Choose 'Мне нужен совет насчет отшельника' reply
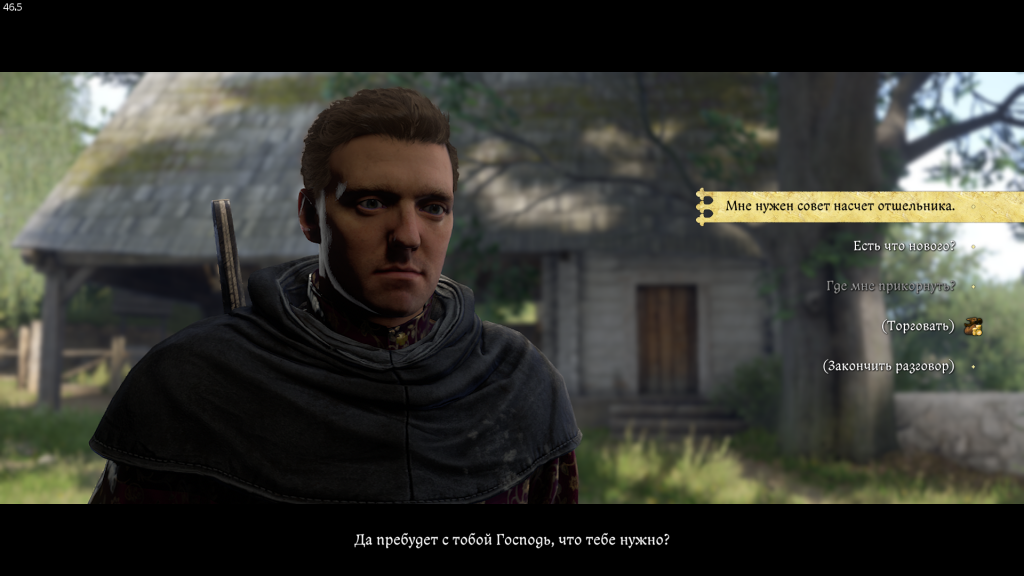 (840, 207)
